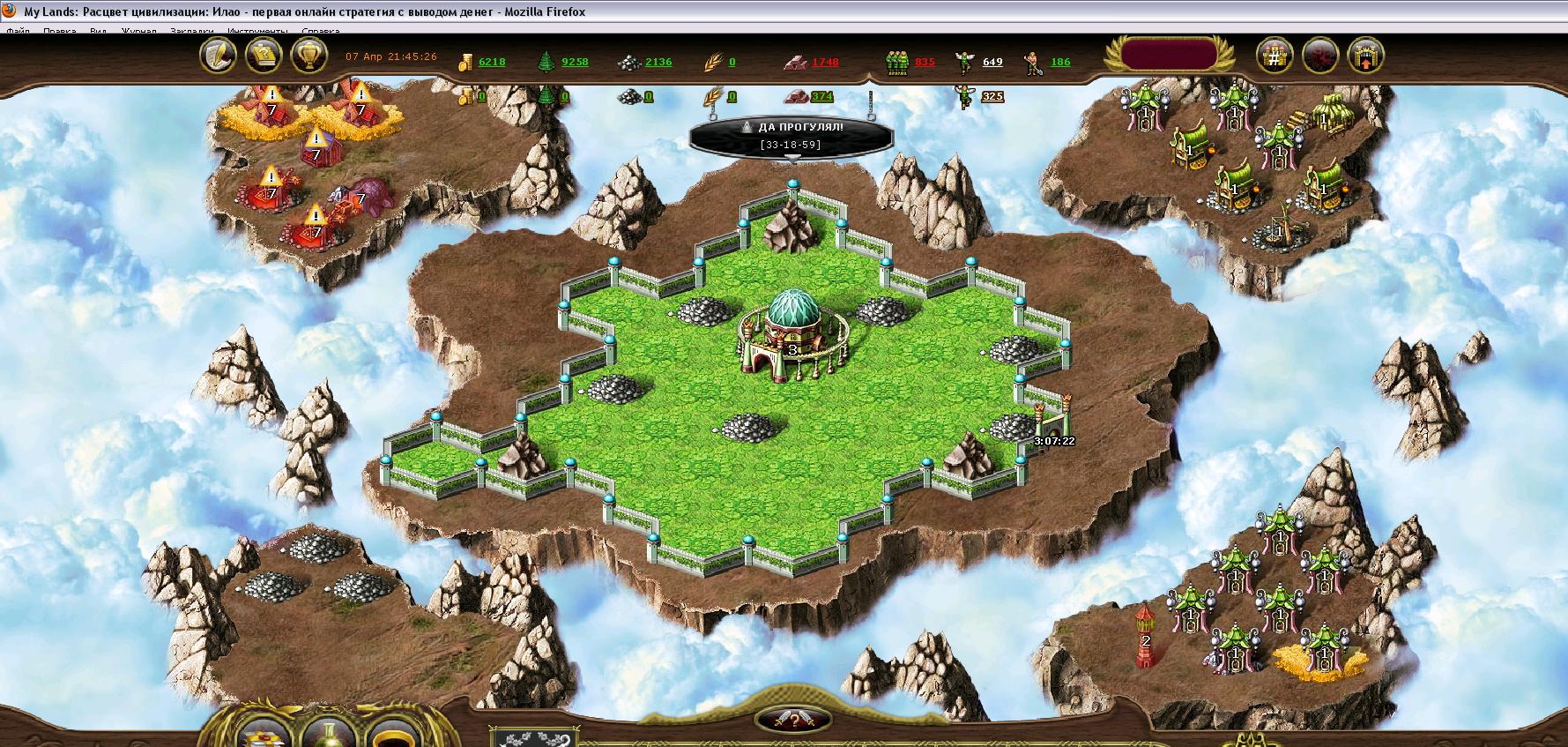The image size is (1568, 747).
Task: Click the wood resource amount 9258
Action: point(575,62)
